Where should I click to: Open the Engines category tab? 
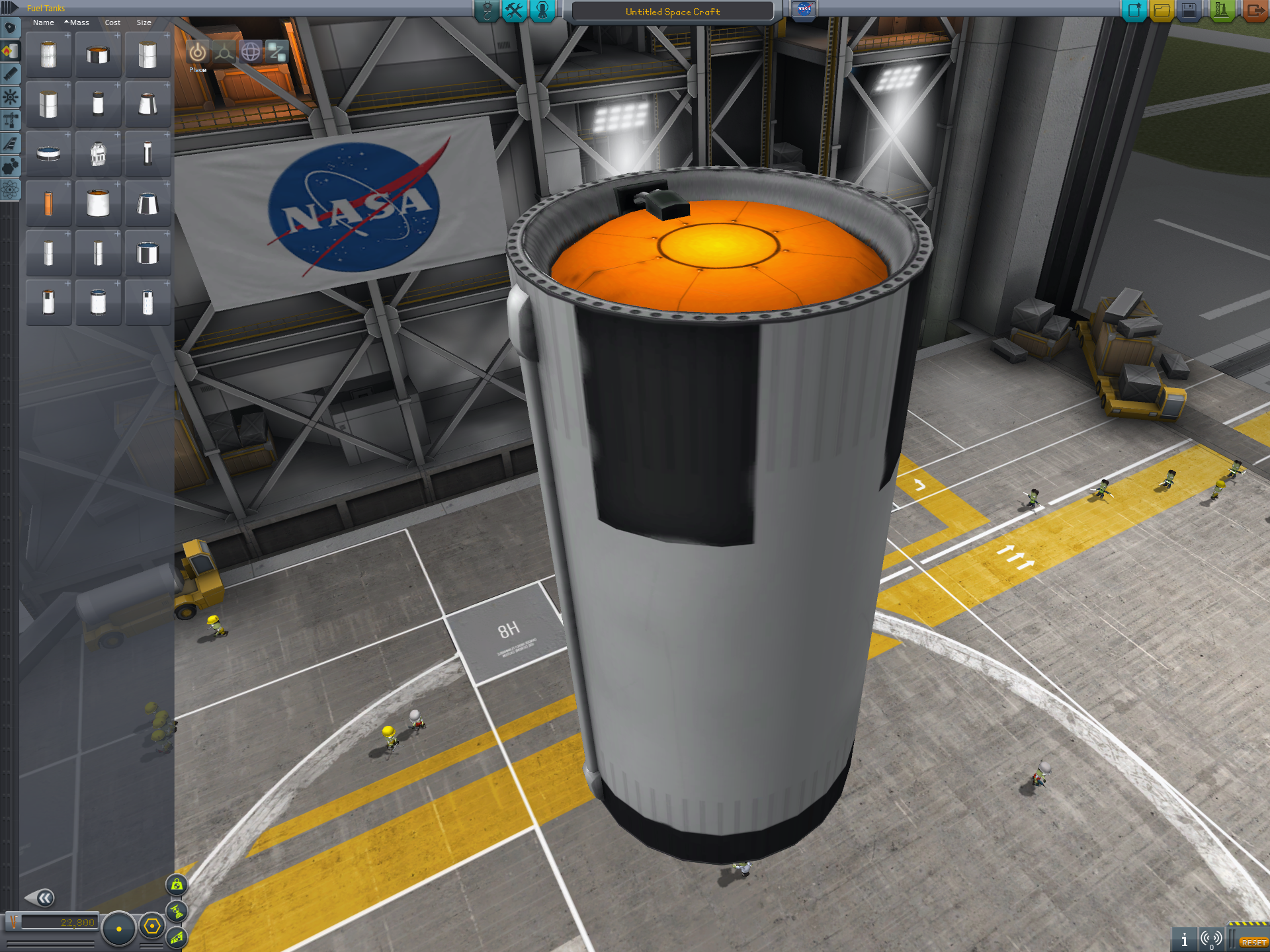[10, 74]
